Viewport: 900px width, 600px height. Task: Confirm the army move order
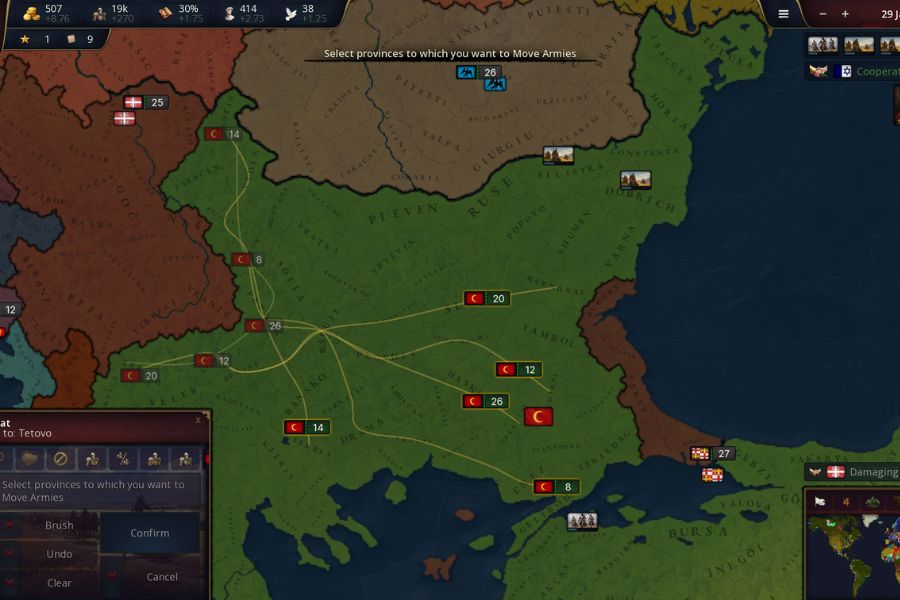[150, 533]
